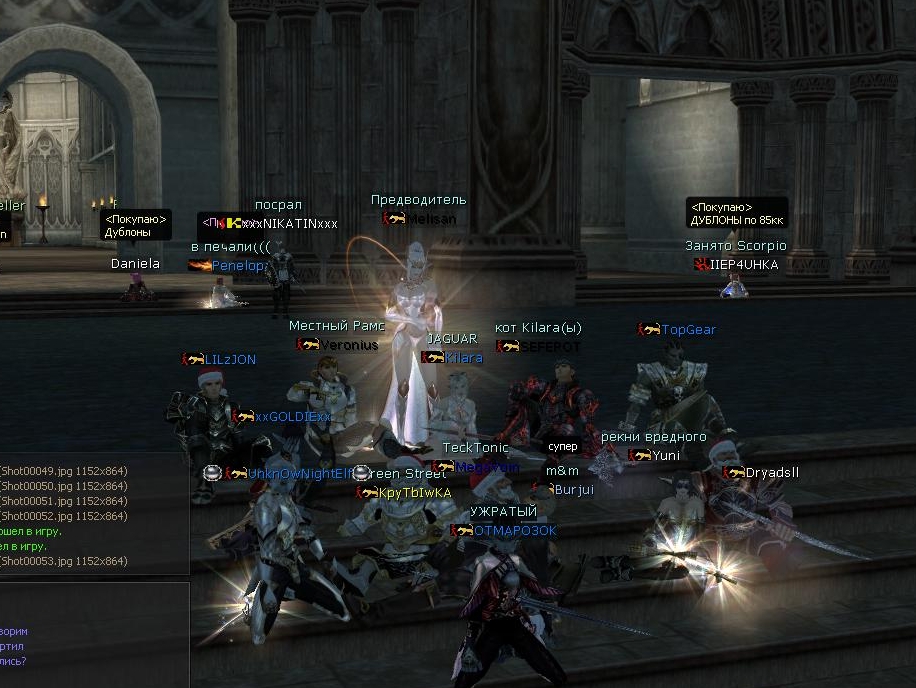The width and height of the screenshot is (916, 688).
Task: Click the chat log with Shot00053.jpg messages
Action: [x=90, y=515]
